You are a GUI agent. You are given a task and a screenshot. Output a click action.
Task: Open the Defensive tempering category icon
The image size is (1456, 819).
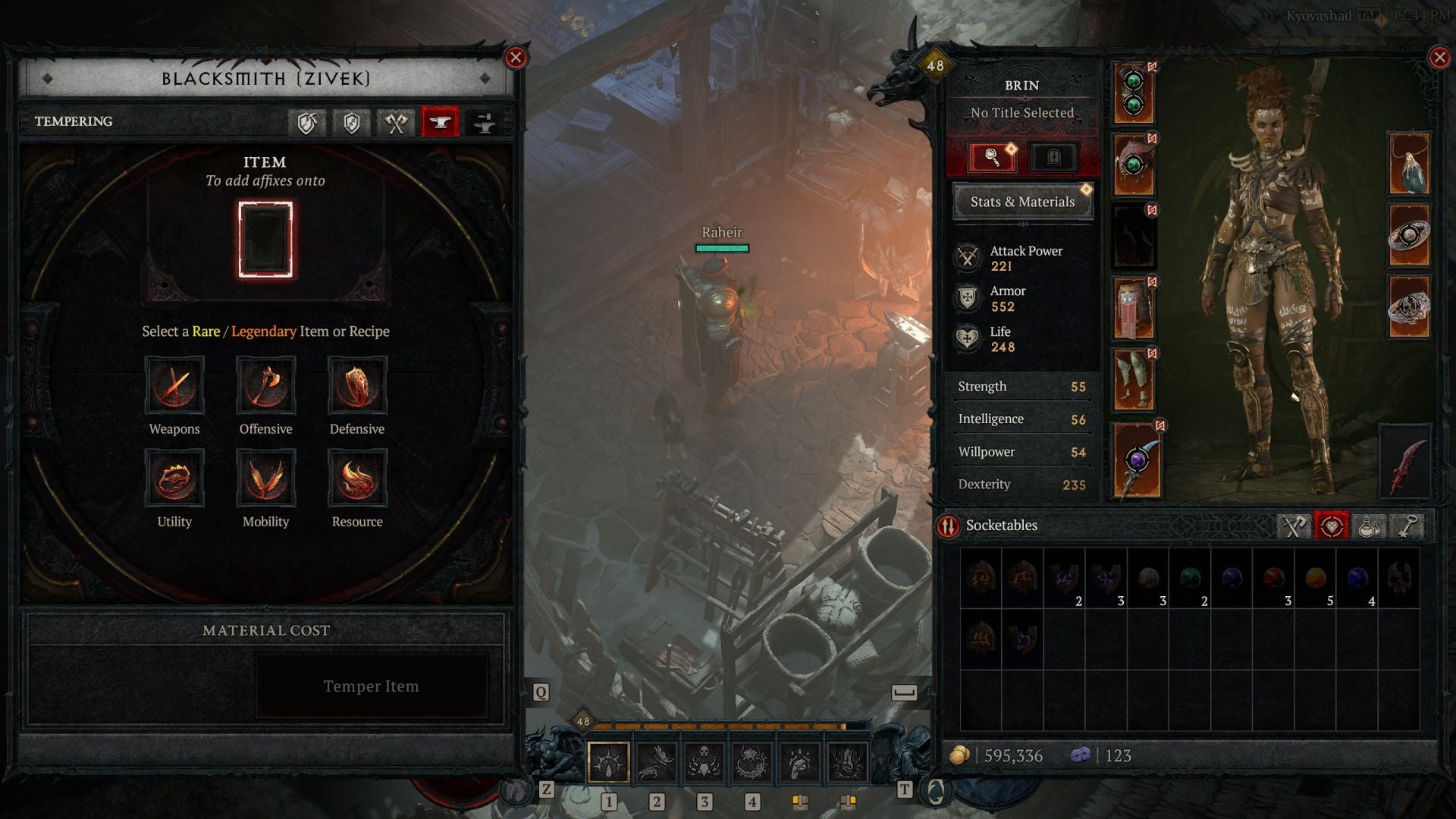pyautogui.click(x=357, y=387)
